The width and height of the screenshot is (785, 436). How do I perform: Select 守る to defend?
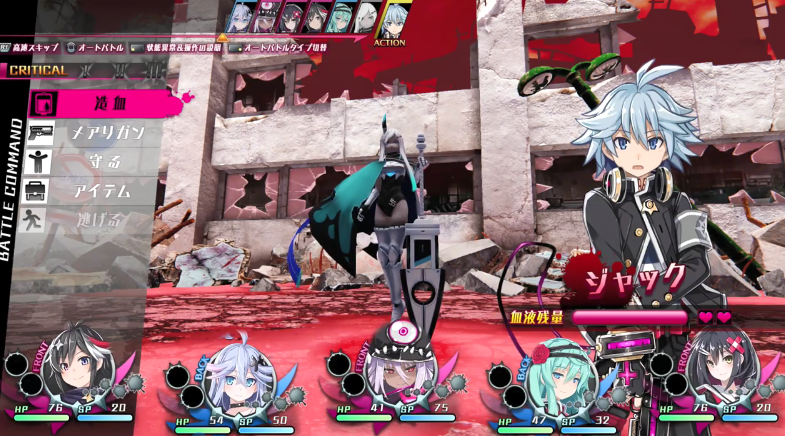(x=95, y=161)
